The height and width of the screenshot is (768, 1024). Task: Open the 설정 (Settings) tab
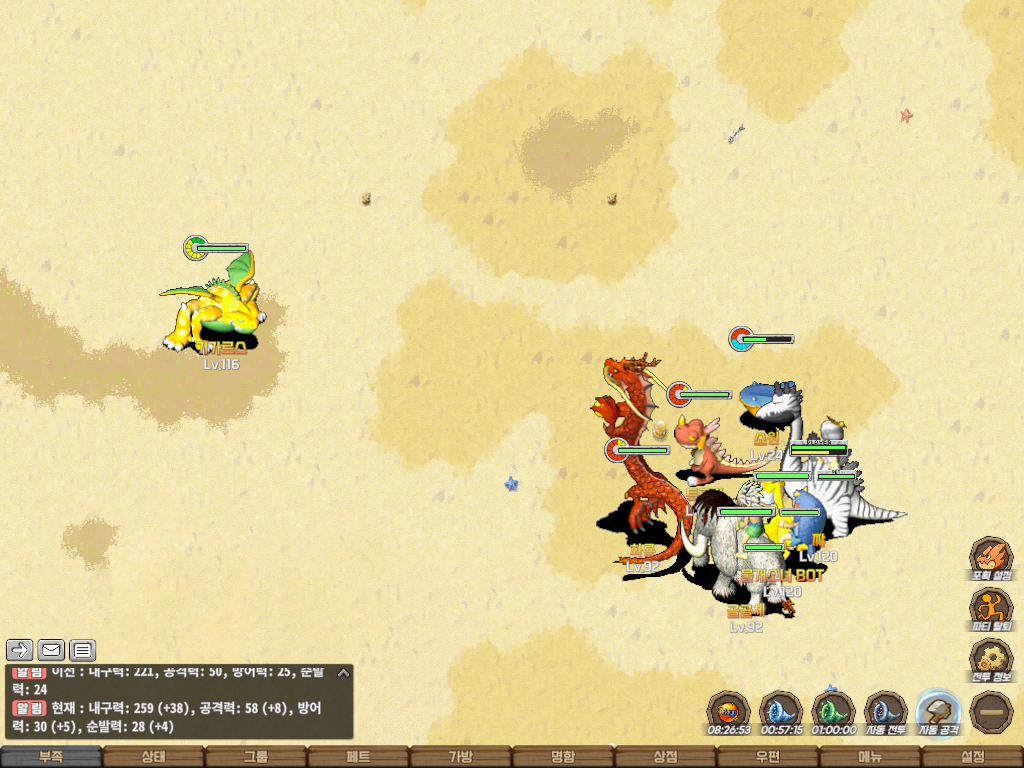pos(972,757)
